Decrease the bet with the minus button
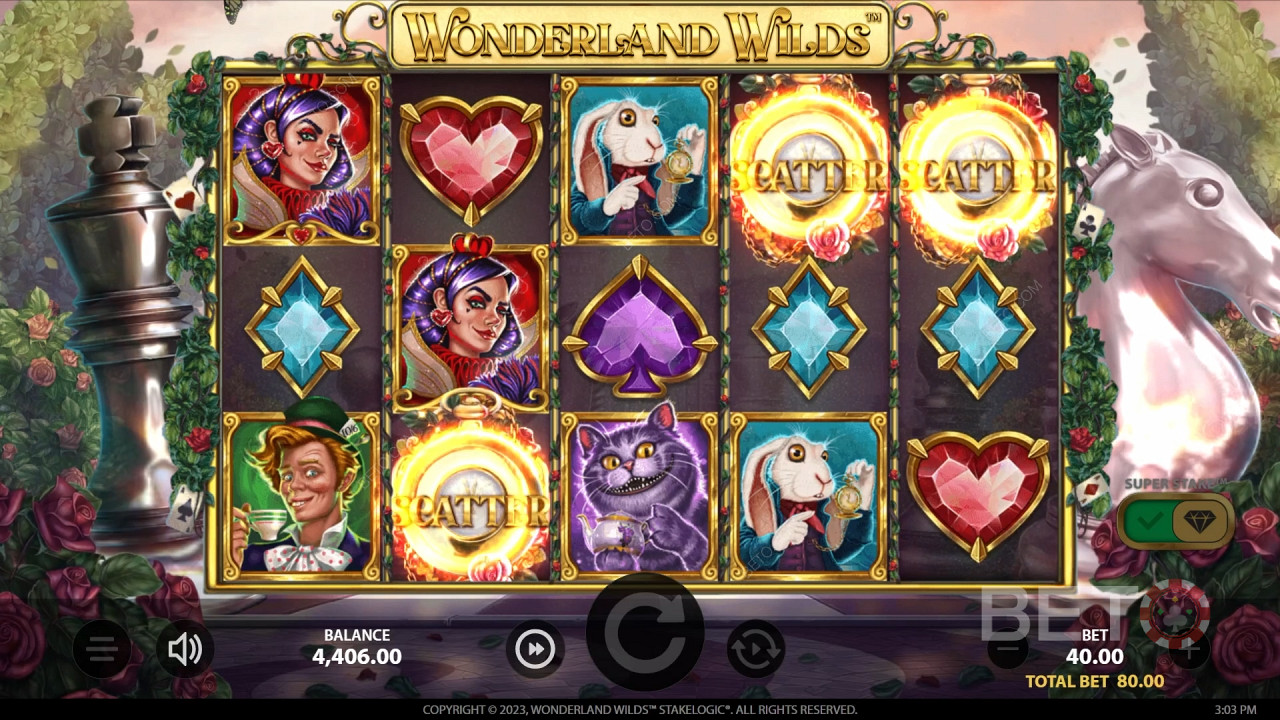This screenshot has height=720, width=1280. pos(1008,651)
